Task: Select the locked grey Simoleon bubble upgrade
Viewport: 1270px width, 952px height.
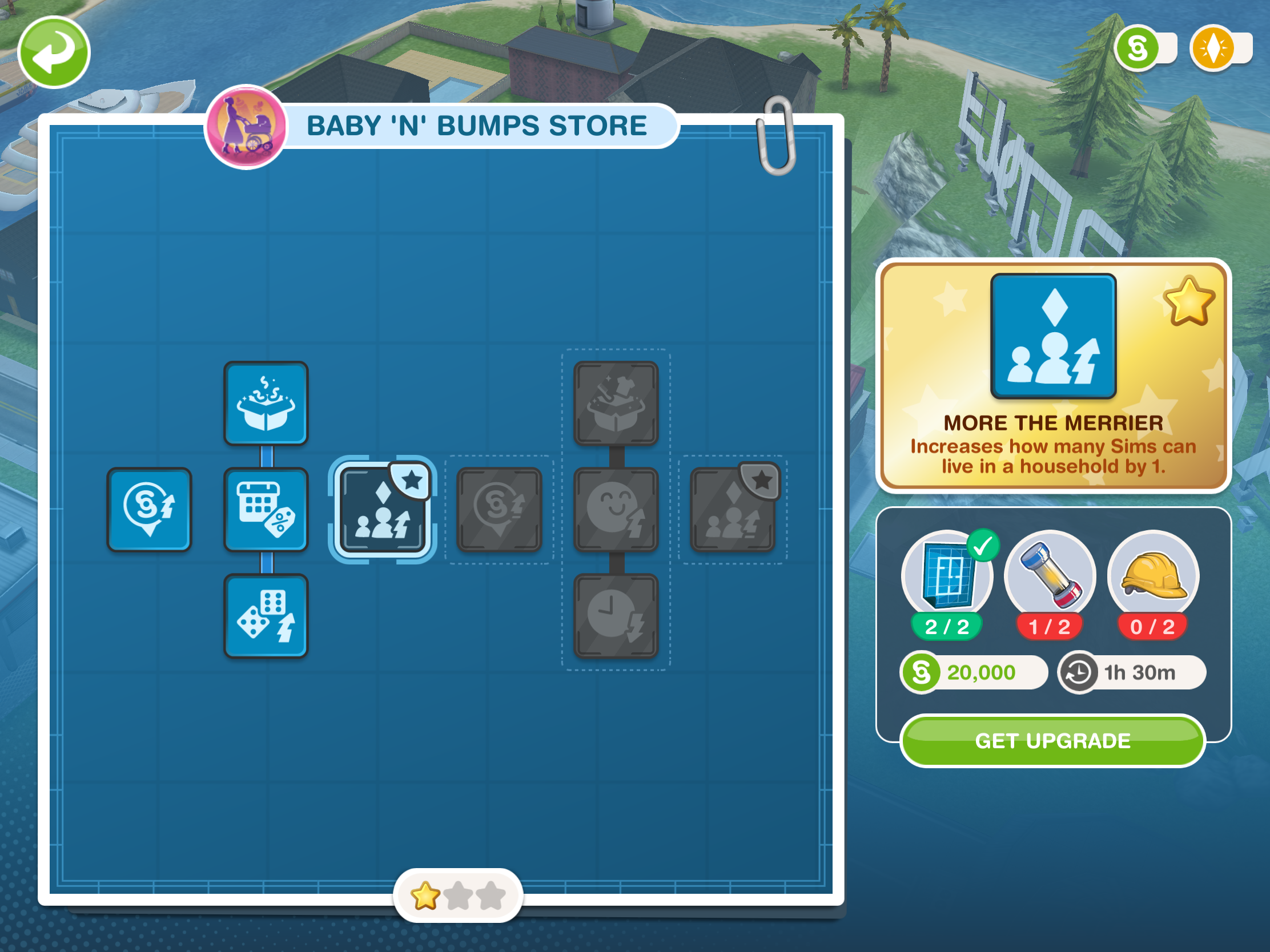Action: tap(499, 510)
